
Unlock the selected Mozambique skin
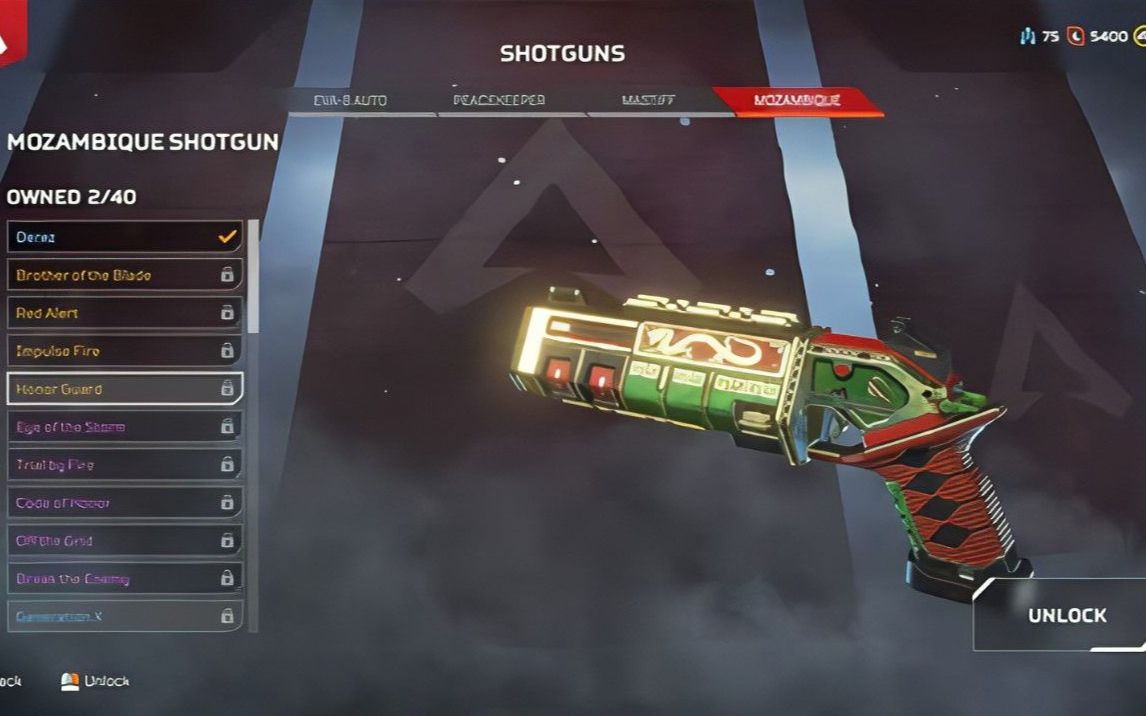click(x=1066, y=616)
